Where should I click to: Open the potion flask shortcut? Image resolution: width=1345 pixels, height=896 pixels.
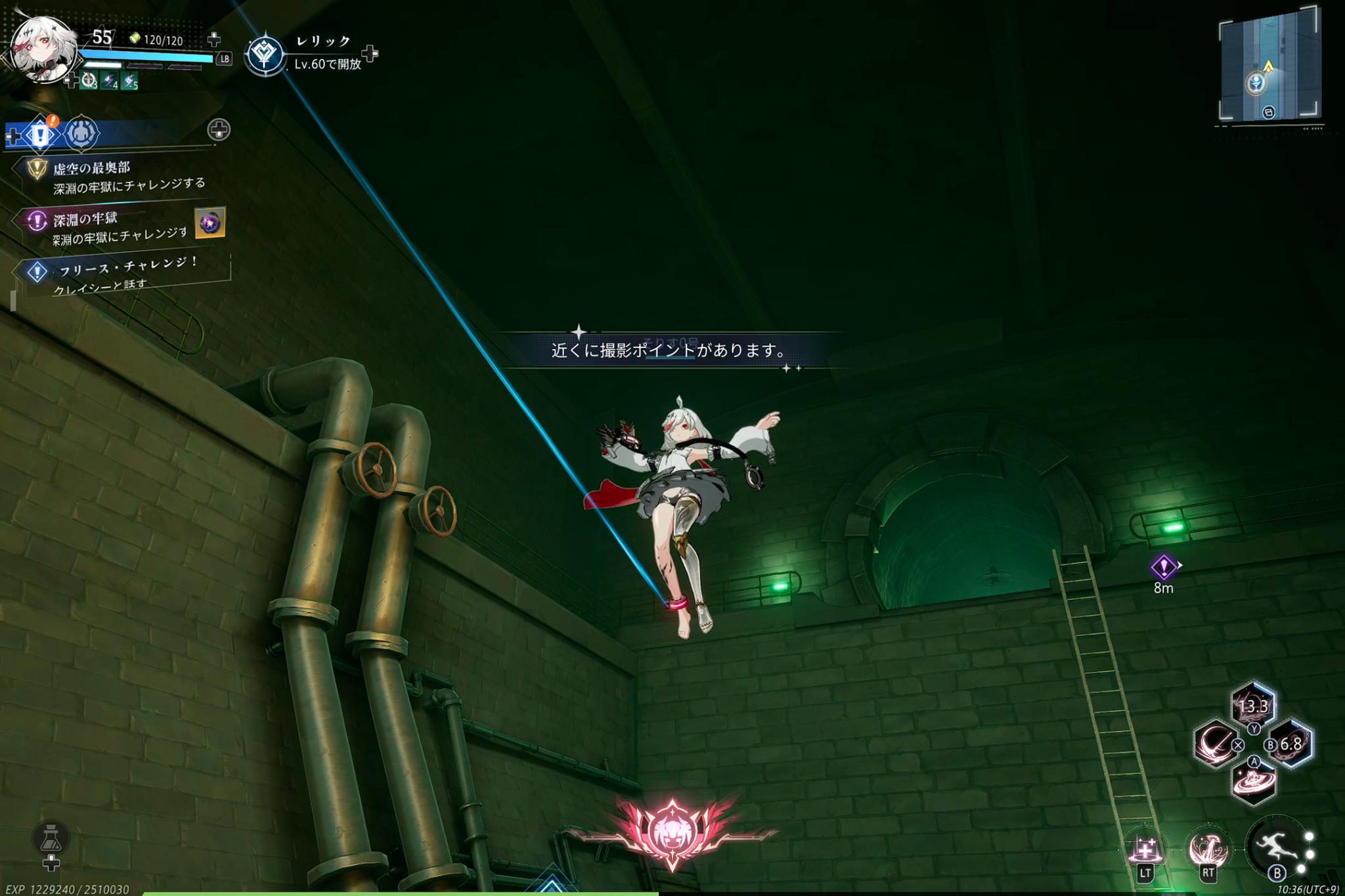[51, 839]
